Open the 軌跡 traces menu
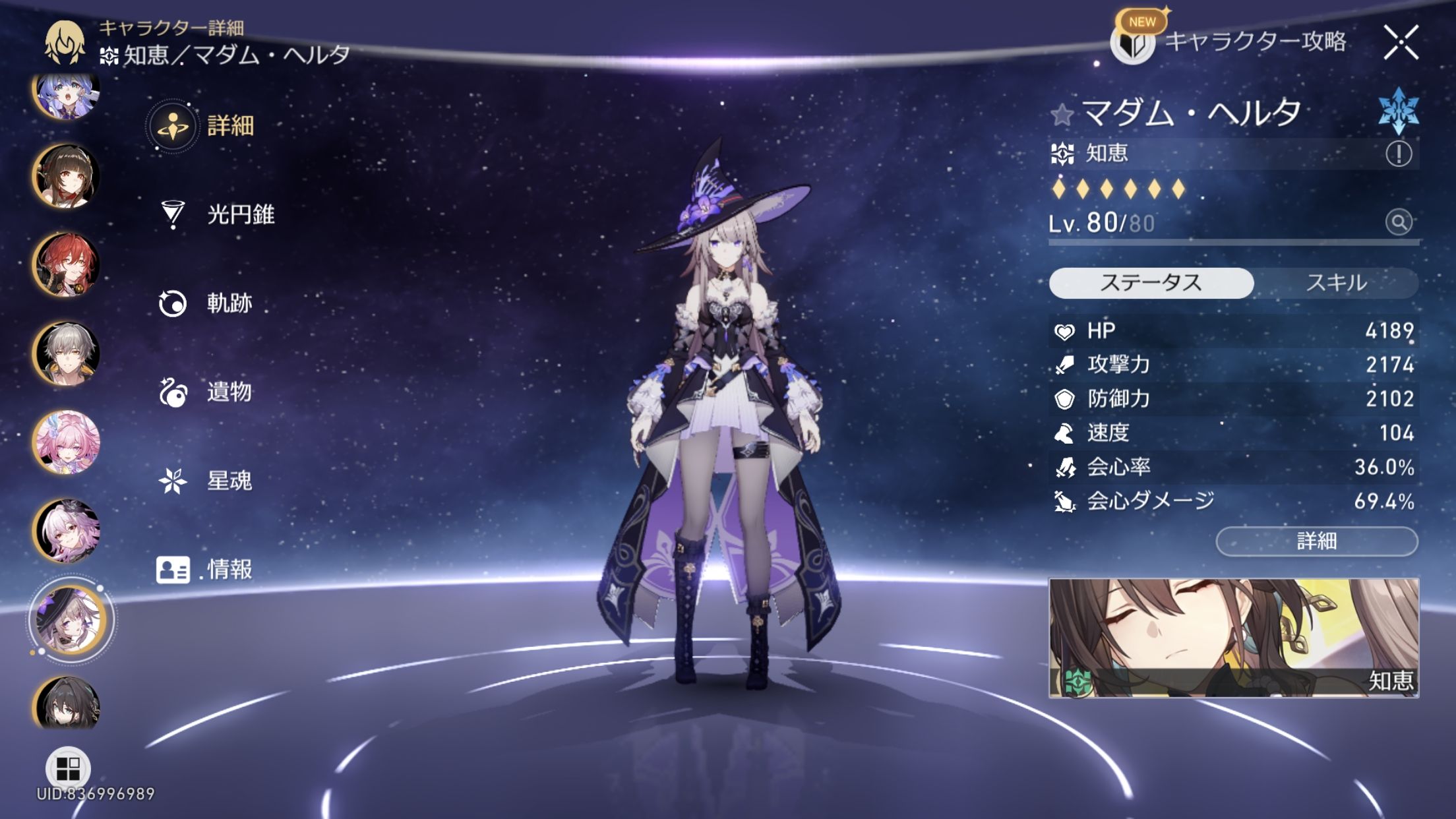The width and height of the screenshot is (1456, 819). [206, 303]
